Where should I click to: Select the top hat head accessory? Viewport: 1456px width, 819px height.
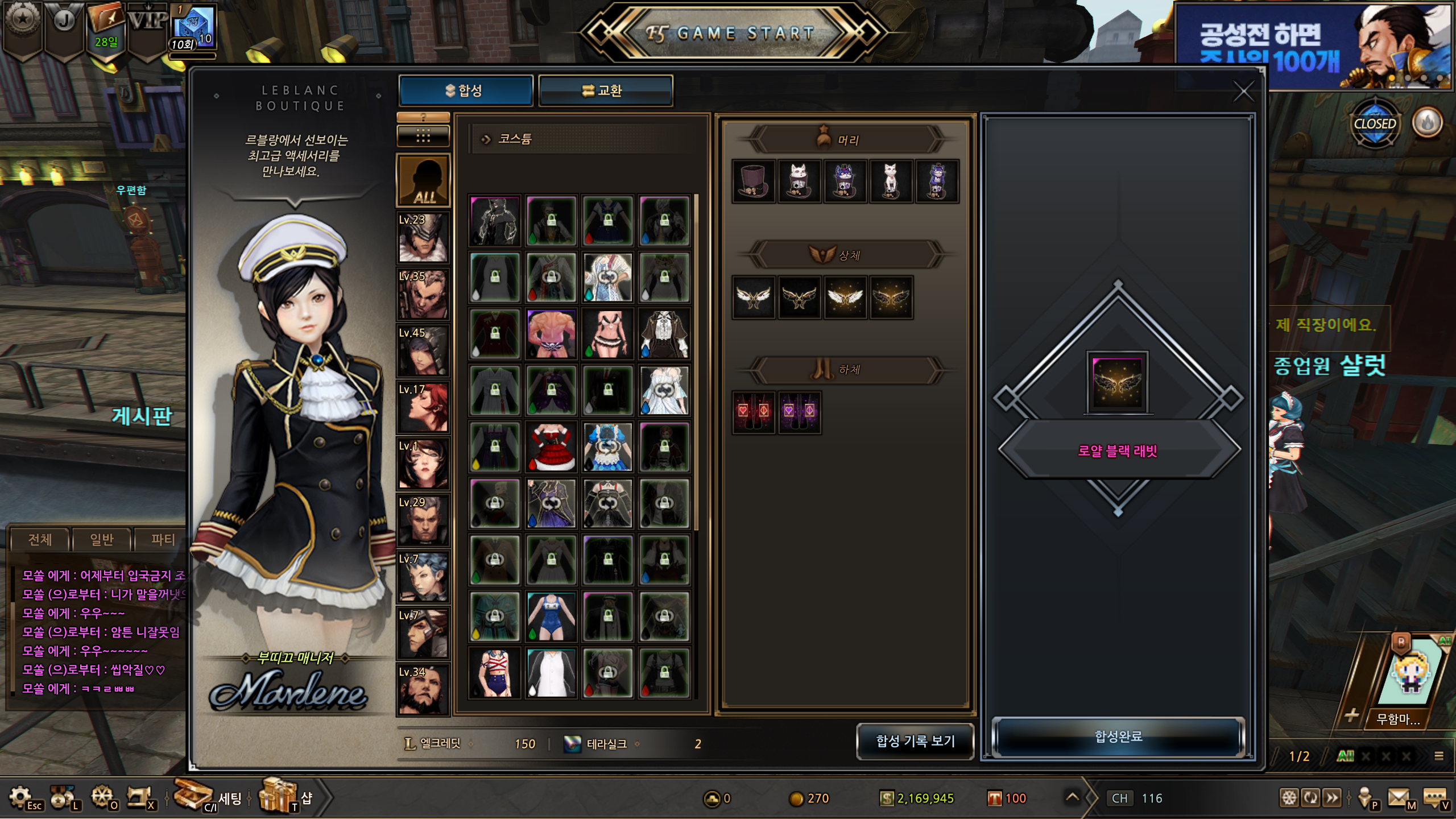[754, 181]
